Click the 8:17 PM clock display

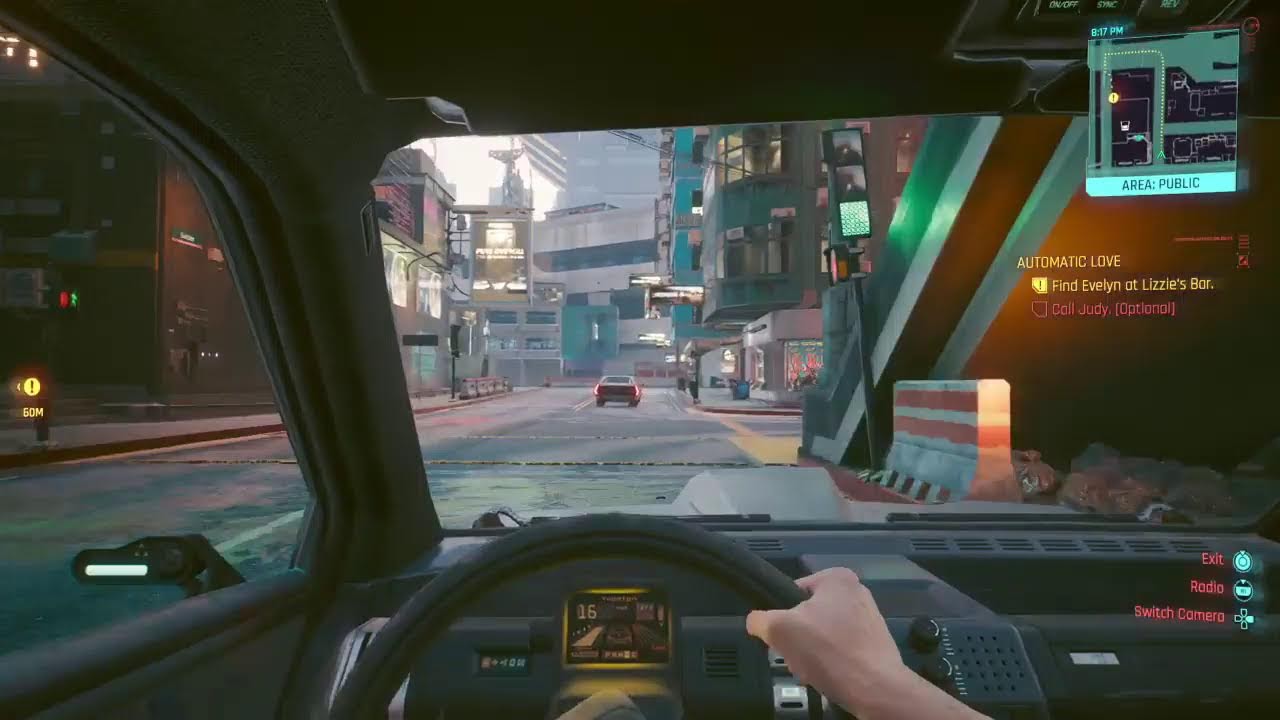(1108, 30)
